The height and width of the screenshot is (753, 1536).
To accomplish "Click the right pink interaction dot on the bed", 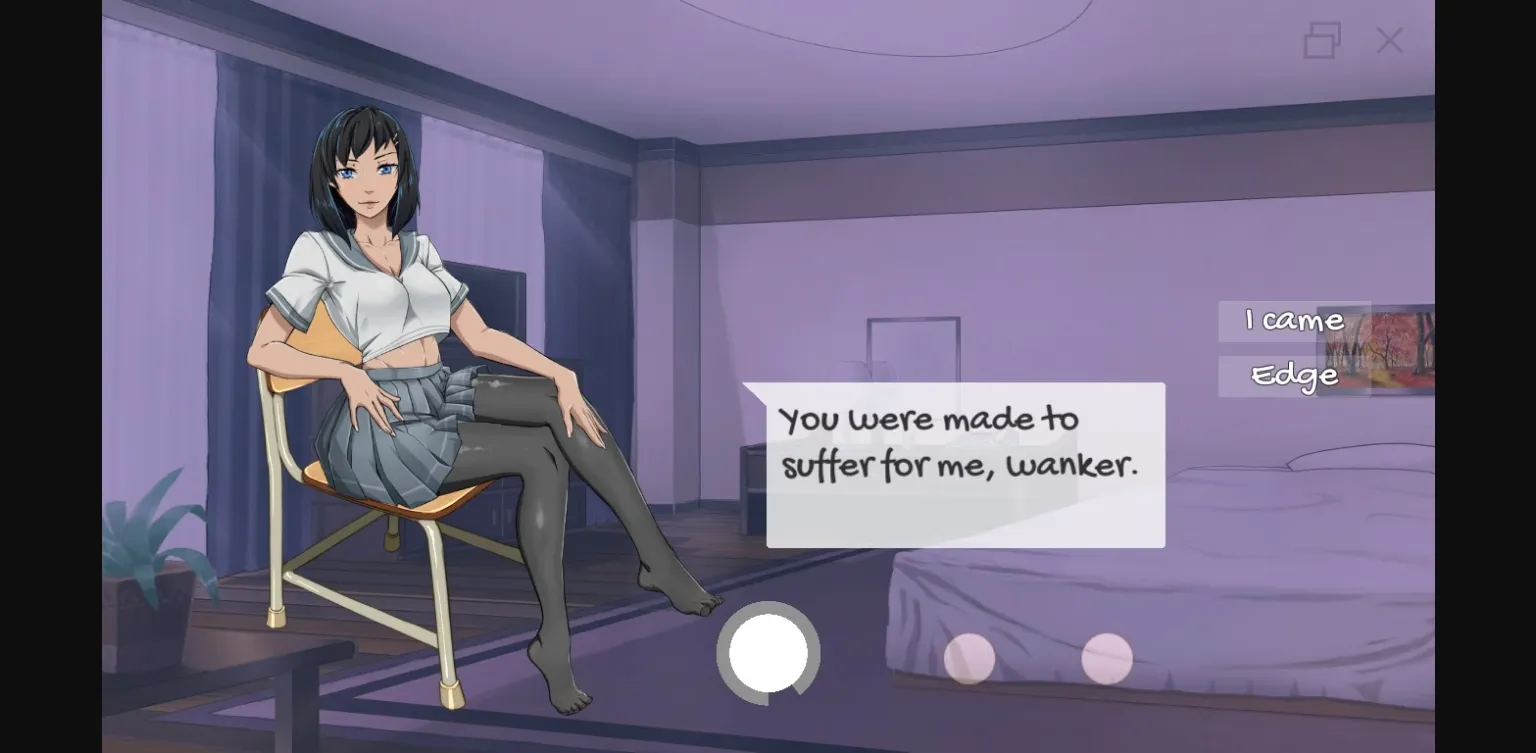I will point(1107,658).
